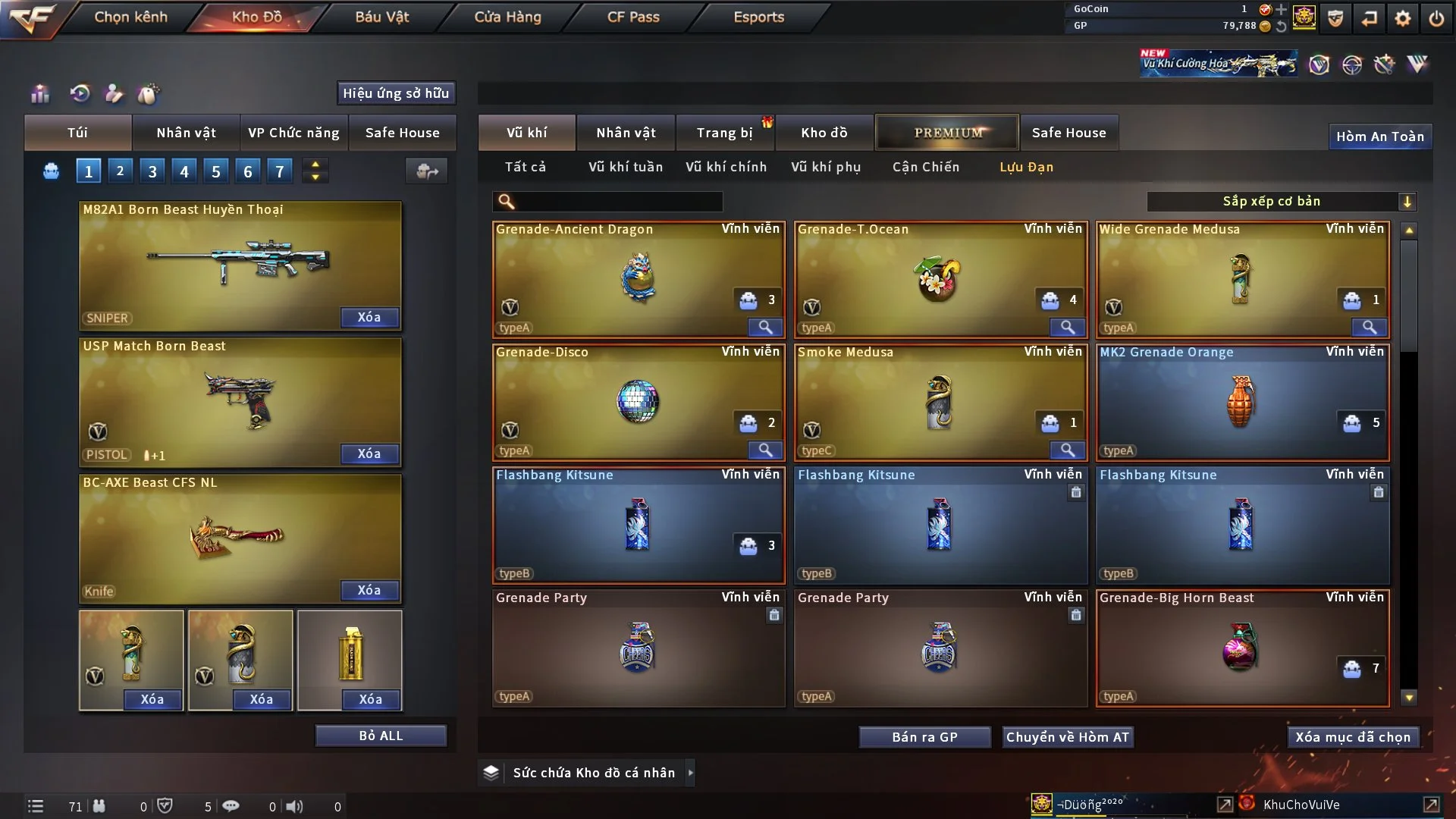
Task: Click the weapon search input field
Action: pos(618,202)
